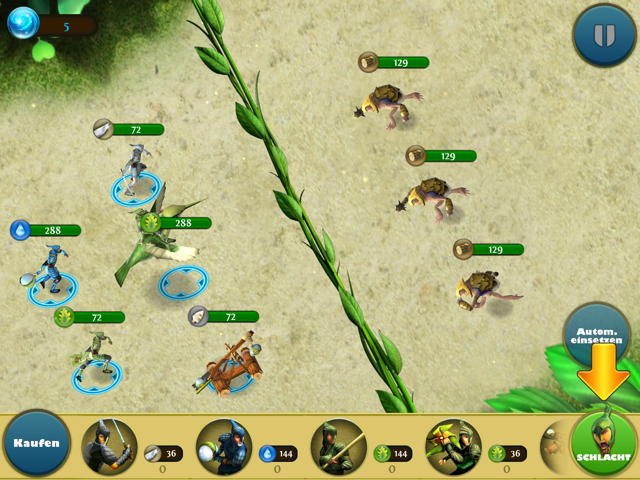The height and width of the screenshot is (480, 640).
Task: Tap the Autom. einsetzen auto-deploy button
Action: [x=596, y=335]
